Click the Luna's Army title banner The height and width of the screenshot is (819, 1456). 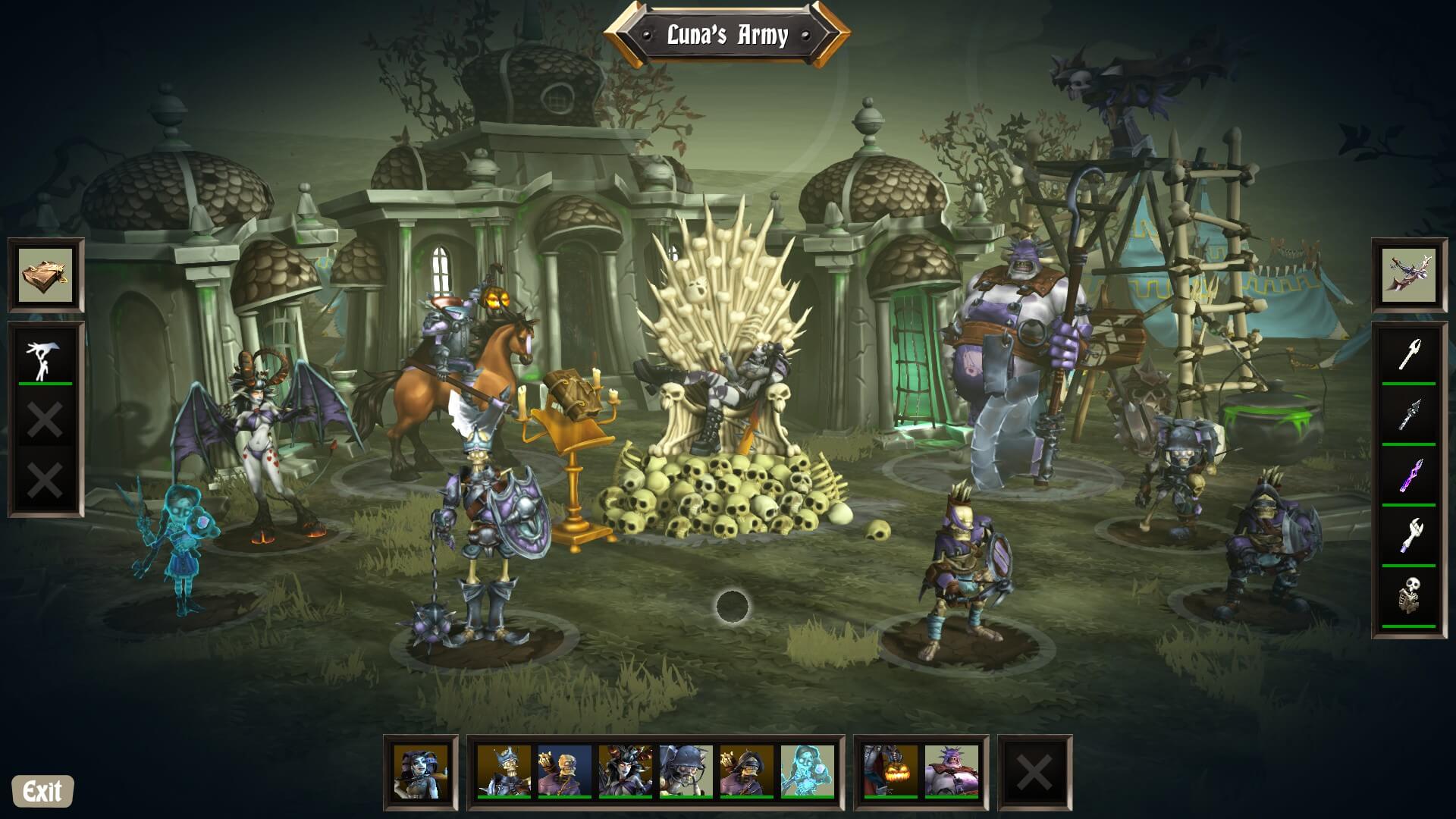pyautogui.click(x=730, y=32)
